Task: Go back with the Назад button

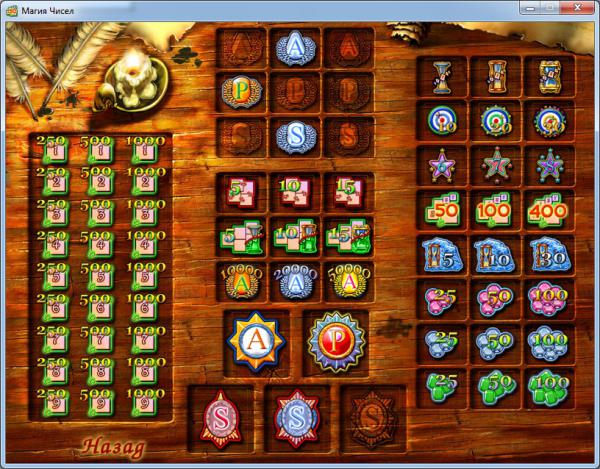Action: (x=113, y=445)
